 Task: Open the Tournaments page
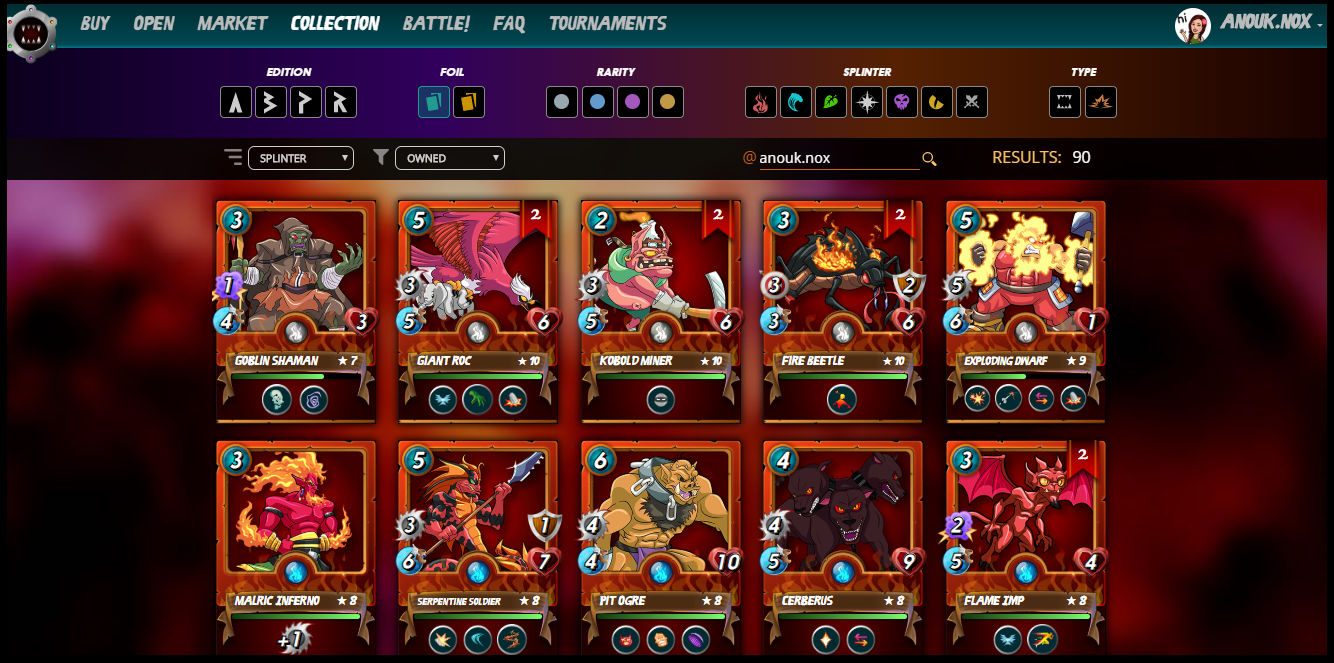pos(607,23)
